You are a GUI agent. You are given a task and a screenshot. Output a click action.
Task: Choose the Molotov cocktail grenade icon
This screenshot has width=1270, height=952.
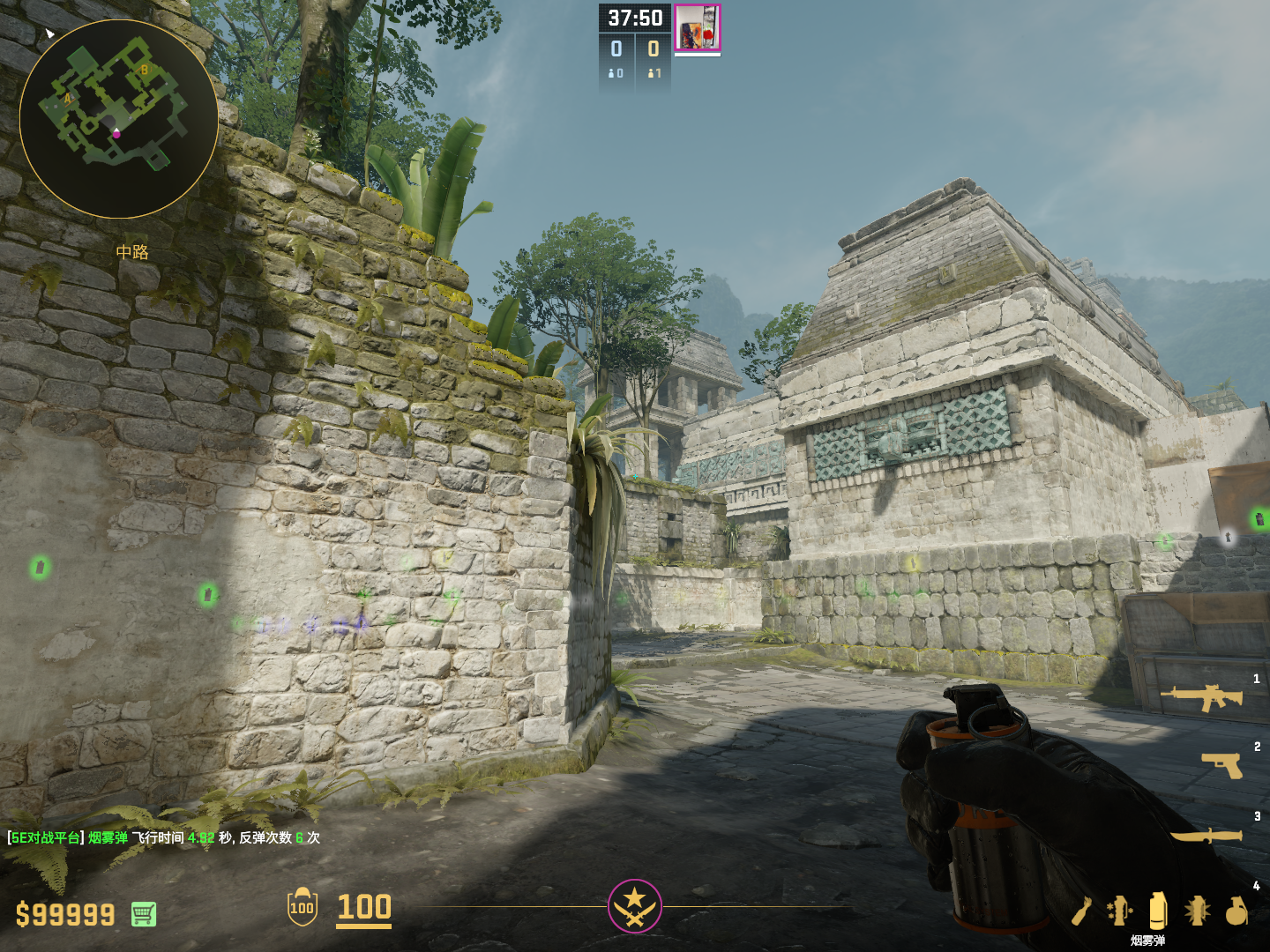tap(1082, 911)
